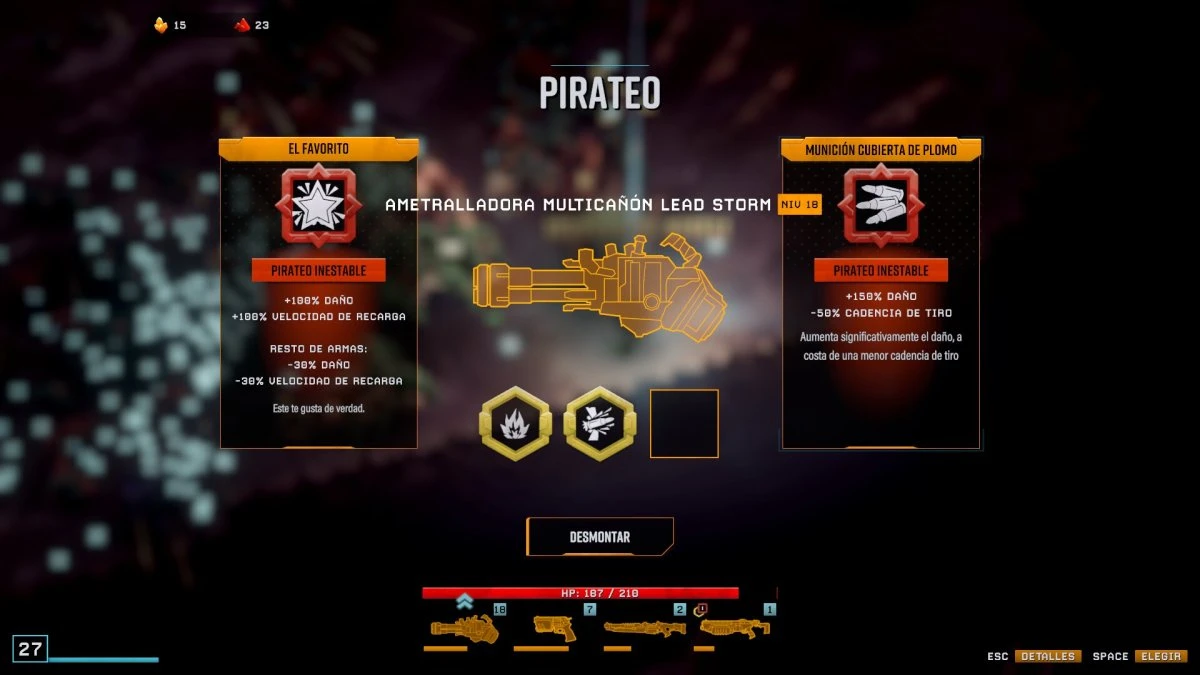Image resolution: width=1200 pixels, height=675 pixels.
Task: Select the level 1 weapon slot
Action: pos(733,628)
